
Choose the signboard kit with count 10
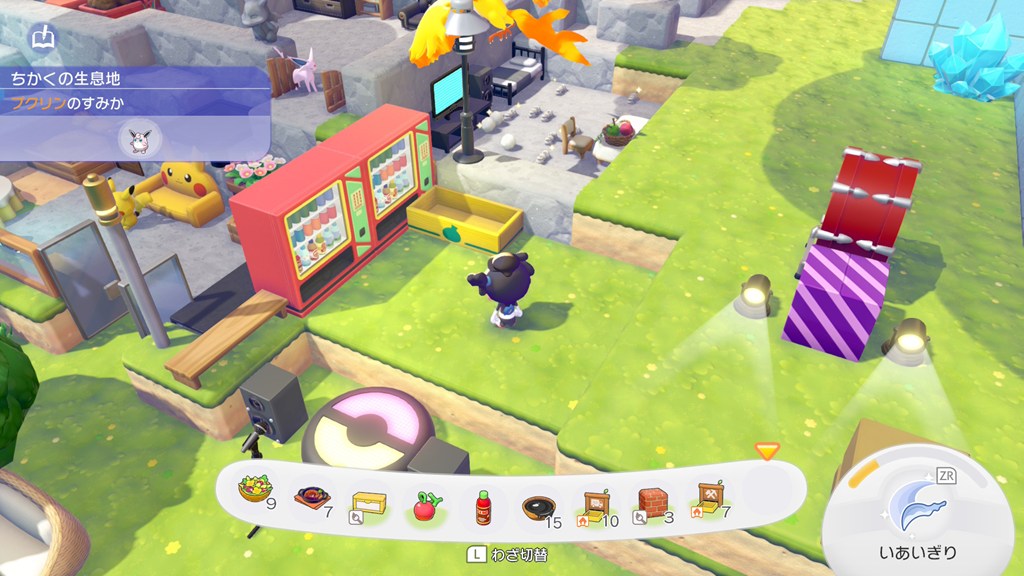click(x=595, y=503)
